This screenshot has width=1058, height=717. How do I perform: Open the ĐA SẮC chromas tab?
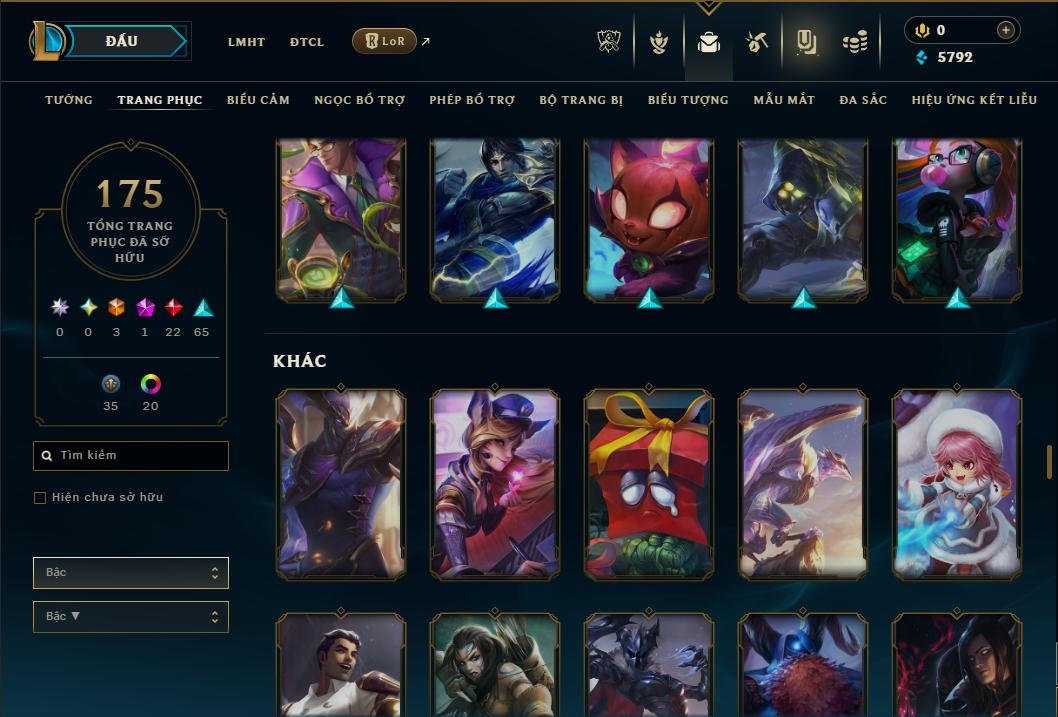(863, 100)
